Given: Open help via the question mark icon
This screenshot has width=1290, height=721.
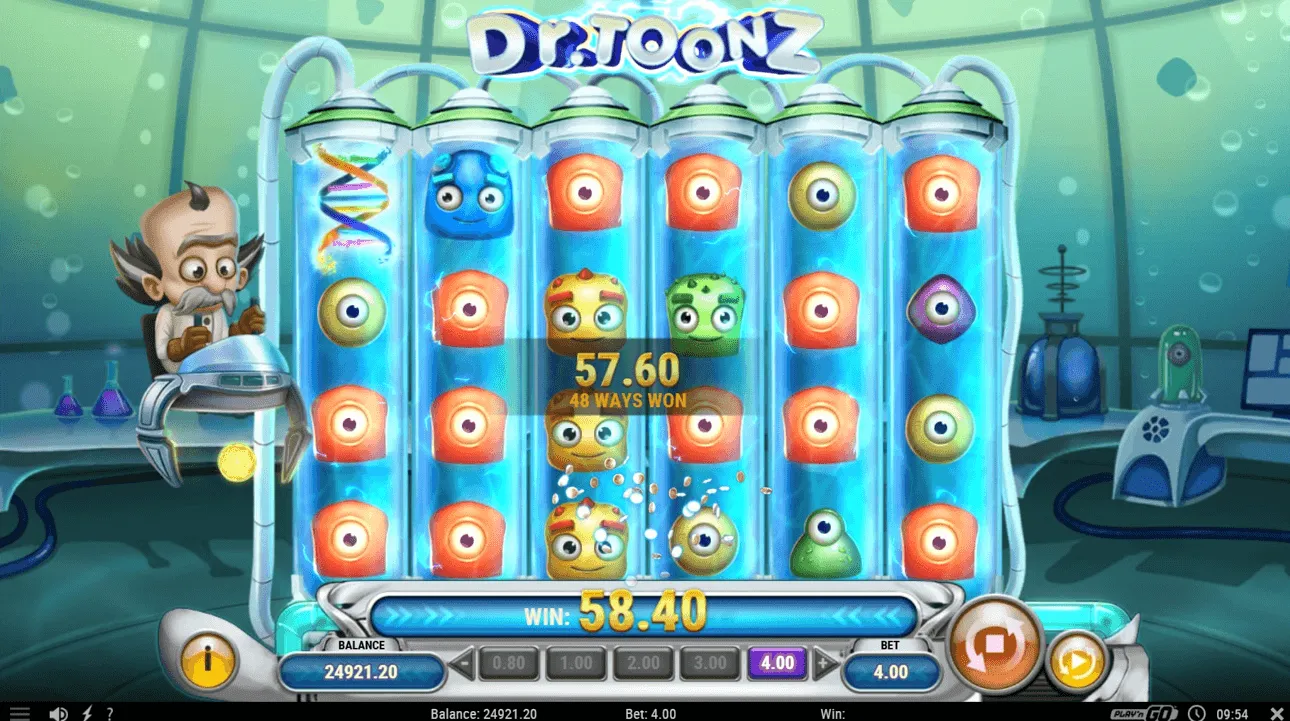Looking at the screenshot, I should 109,713.
